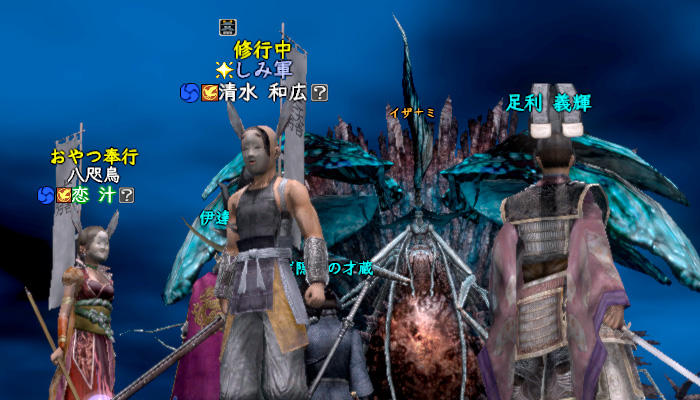Click the question mark icon beside 恋 汁
This screenshot has width=700, height=400.
pos(127,195)
